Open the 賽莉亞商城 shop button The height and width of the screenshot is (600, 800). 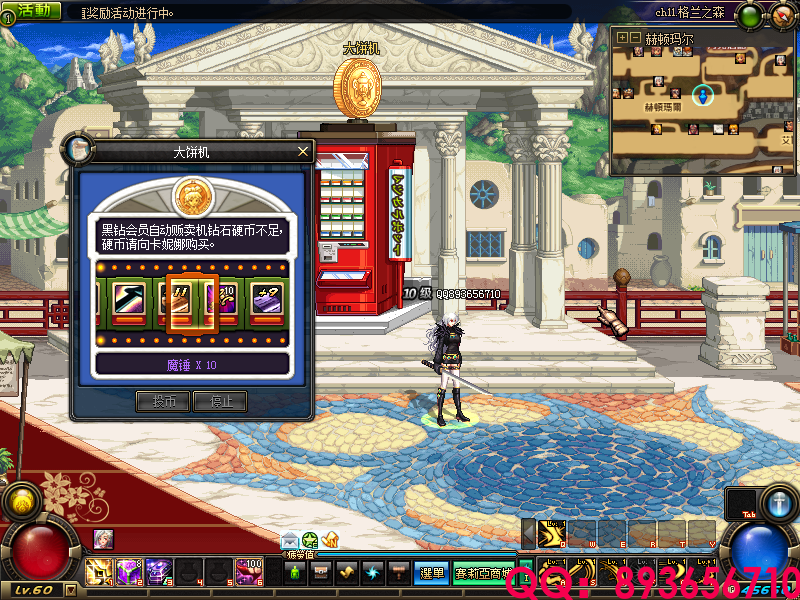click(x=485, y=573)
